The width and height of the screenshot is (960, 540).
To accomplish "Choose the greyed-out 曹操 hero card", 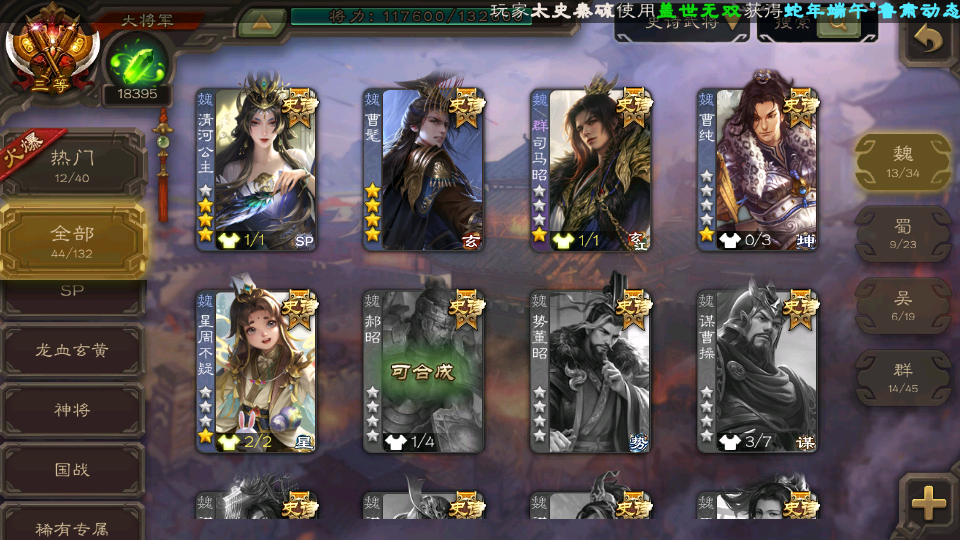I will pos(757,371).
